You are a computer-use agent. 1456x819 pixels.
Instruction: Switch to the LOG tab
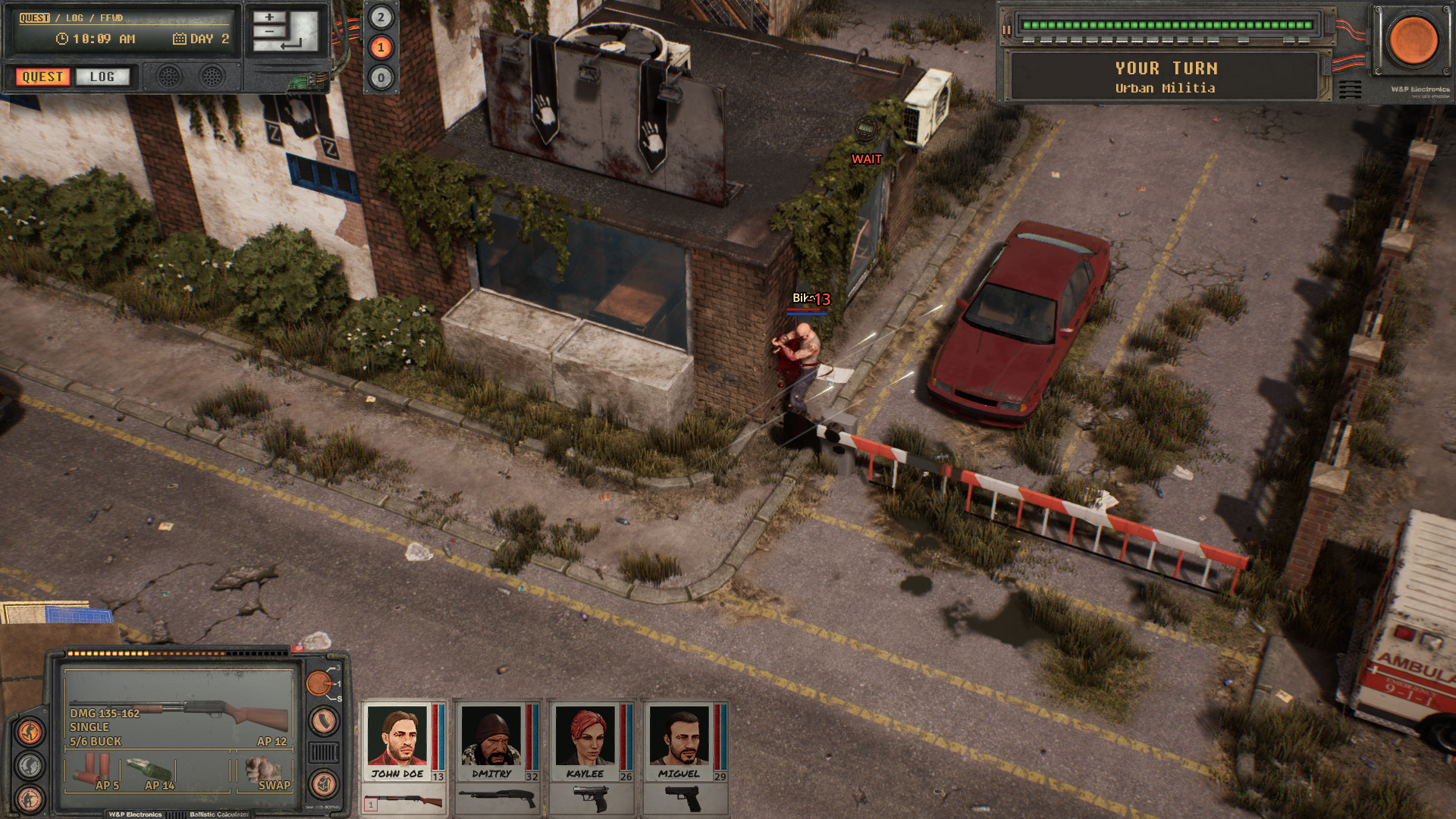point(103,77)
